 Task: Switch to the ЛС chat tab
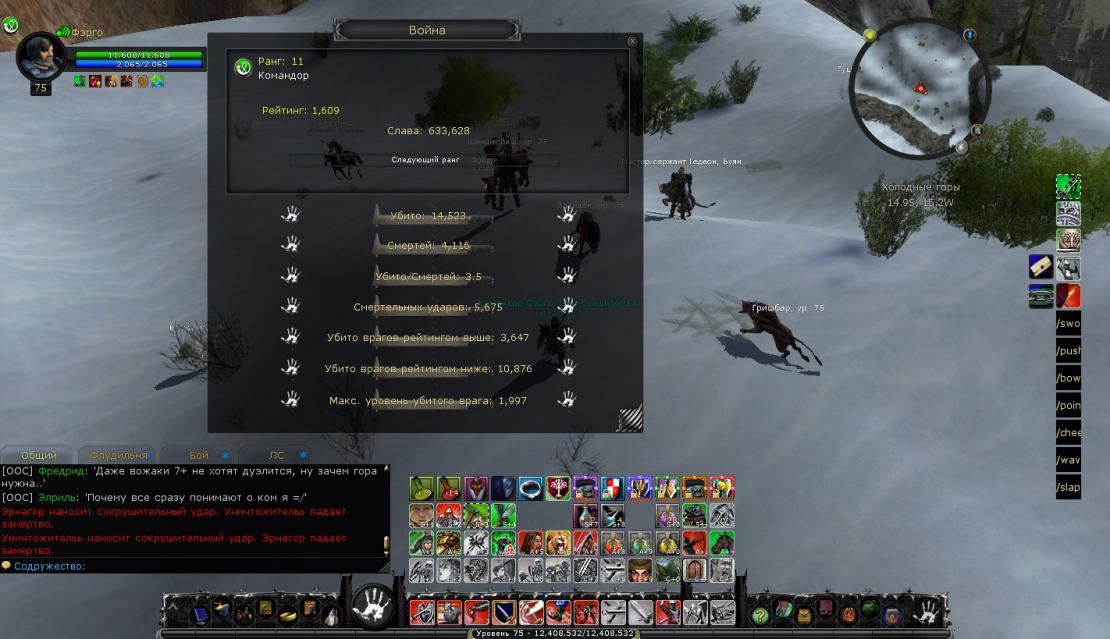(x=277, y=455)
